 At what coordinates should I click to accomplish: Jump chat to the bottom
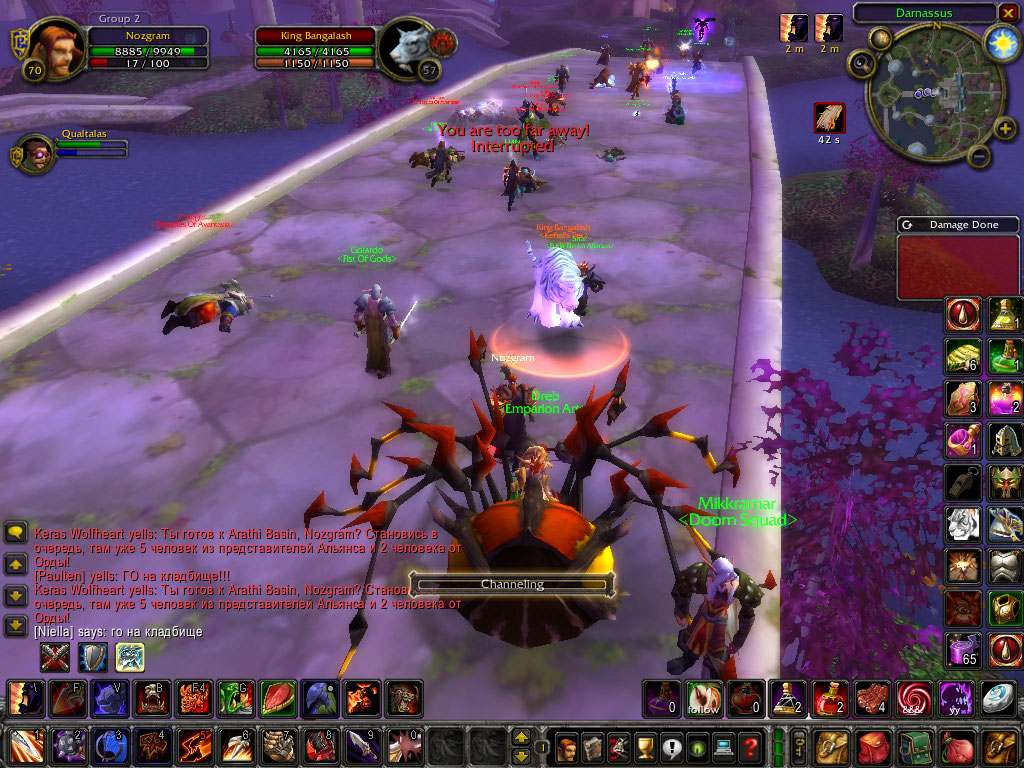tap(16, 626)
